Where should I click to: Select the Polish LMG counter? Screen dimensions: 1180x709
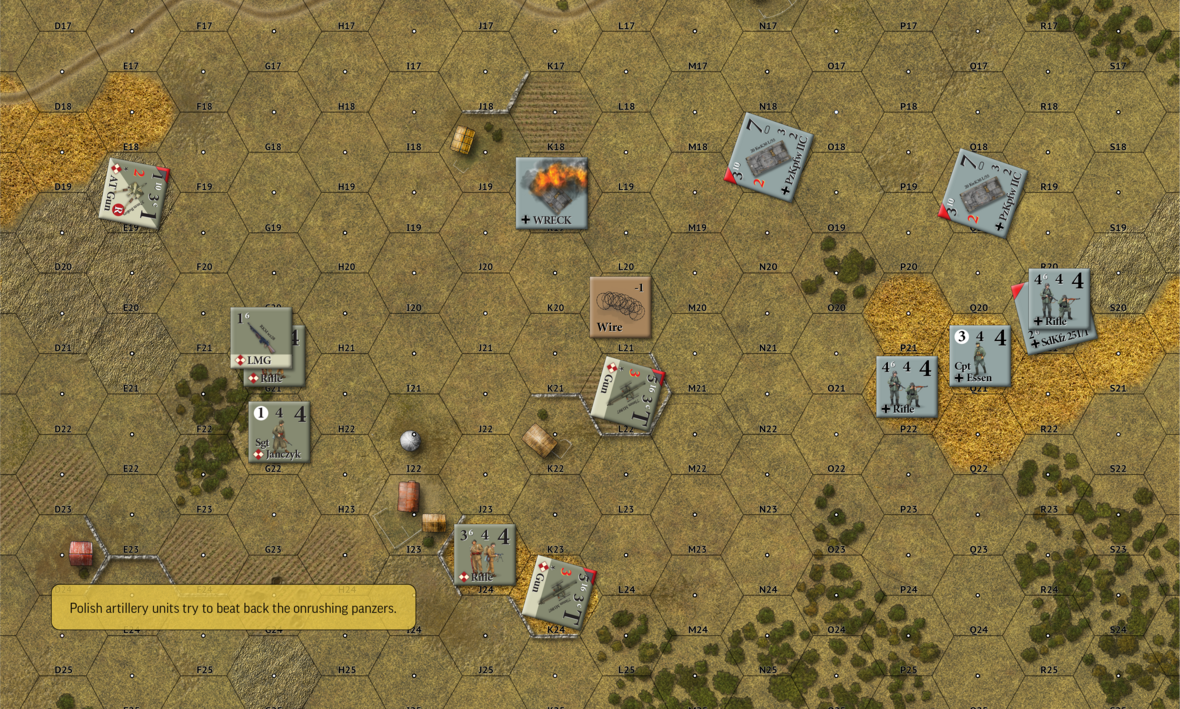[260, 337]
